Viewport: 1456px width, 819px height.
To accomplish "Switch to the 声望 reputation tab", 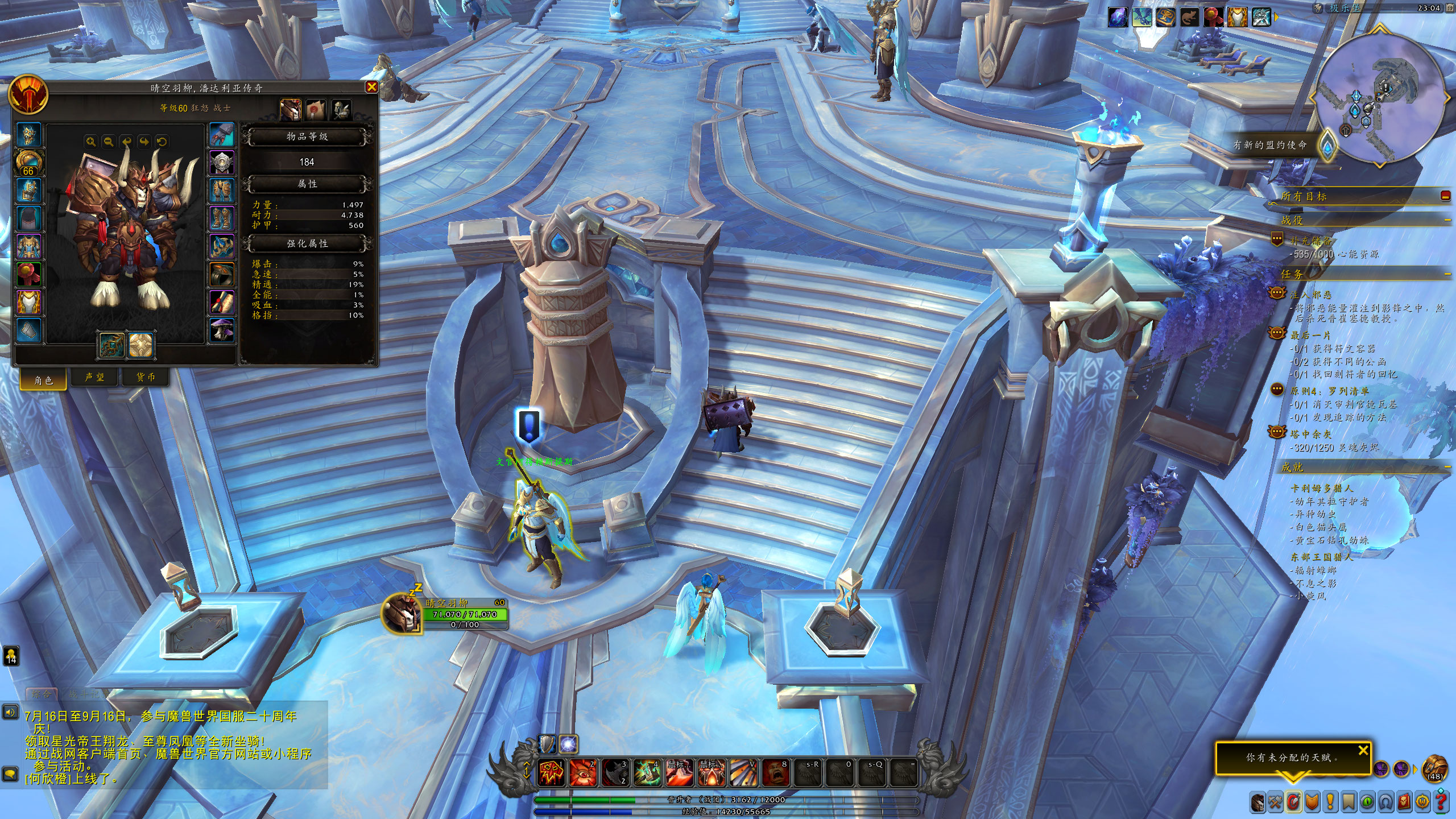I will pyautogui.click(x=94, y=377).
